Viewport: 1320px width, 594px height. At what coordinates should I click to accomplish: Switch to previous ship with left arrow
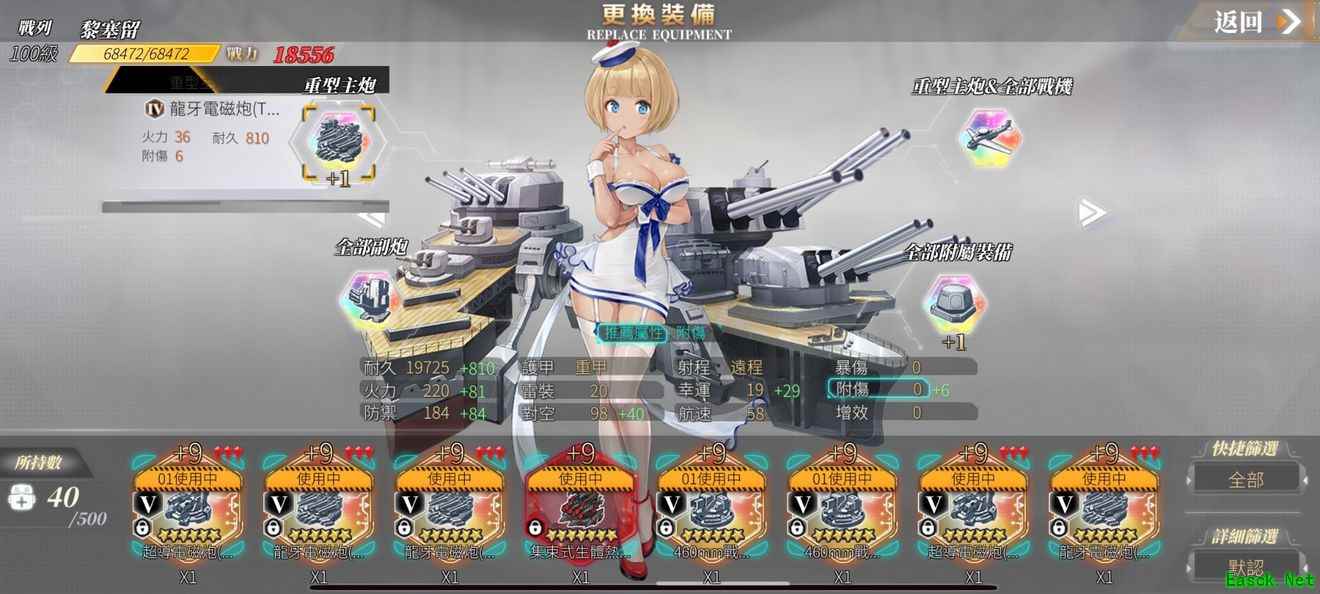(x=372, y=216)
